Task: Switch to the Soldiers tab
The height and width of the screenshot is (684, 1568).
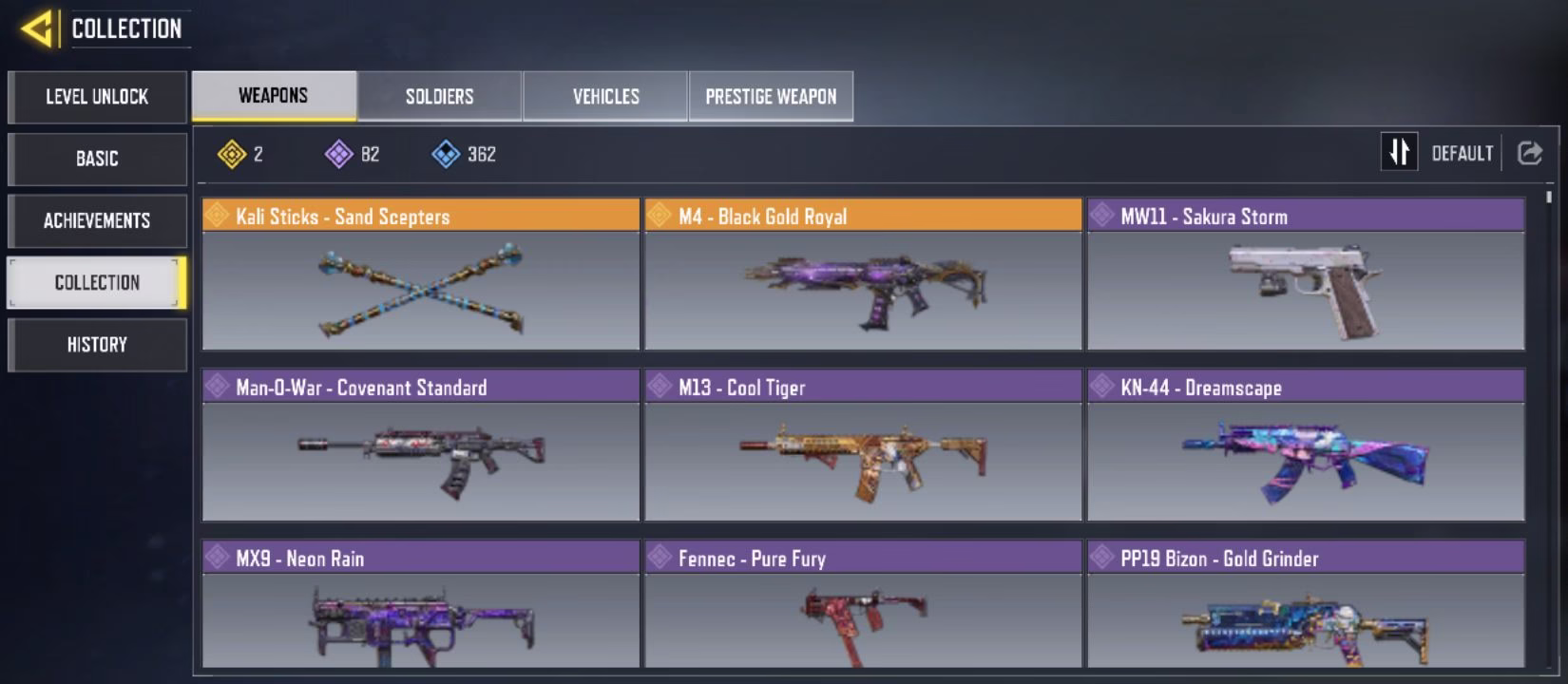Action: [x=439, y=96]
